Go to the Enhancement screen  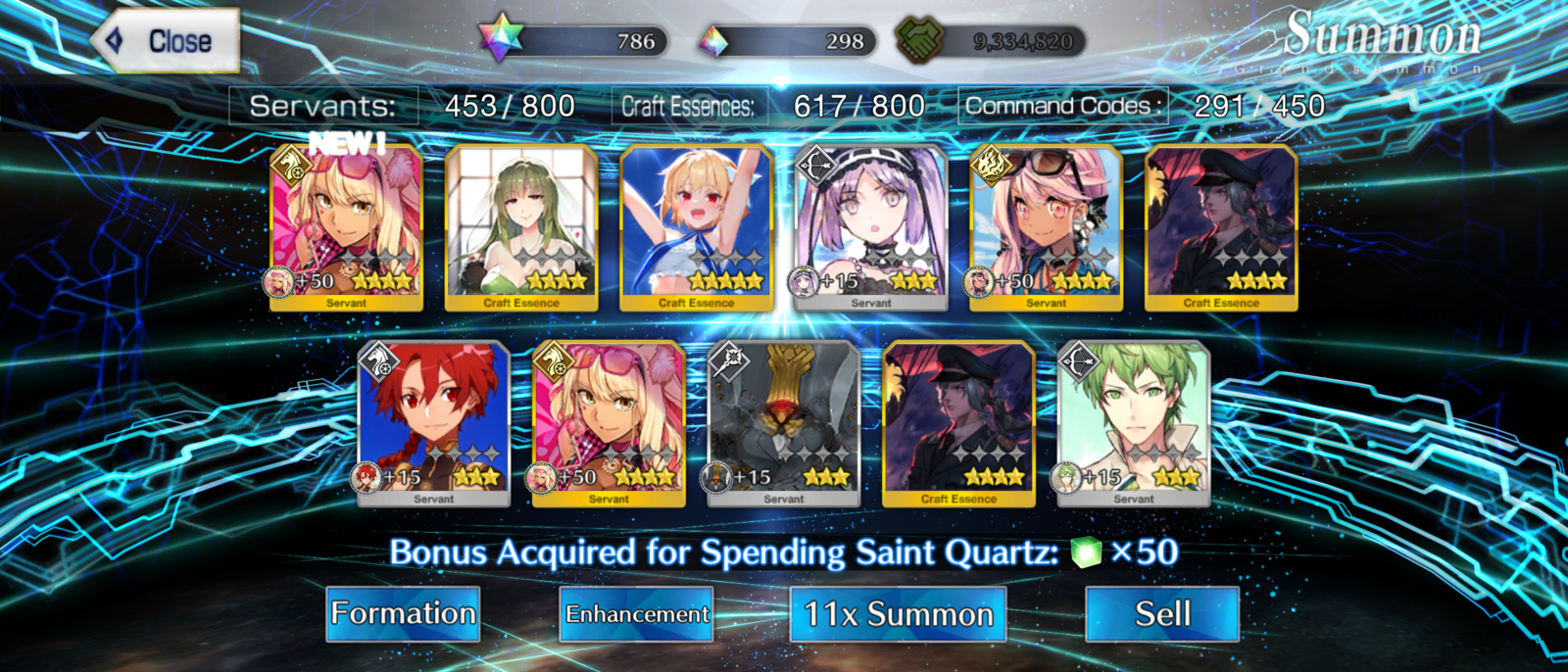coord(636,614)
